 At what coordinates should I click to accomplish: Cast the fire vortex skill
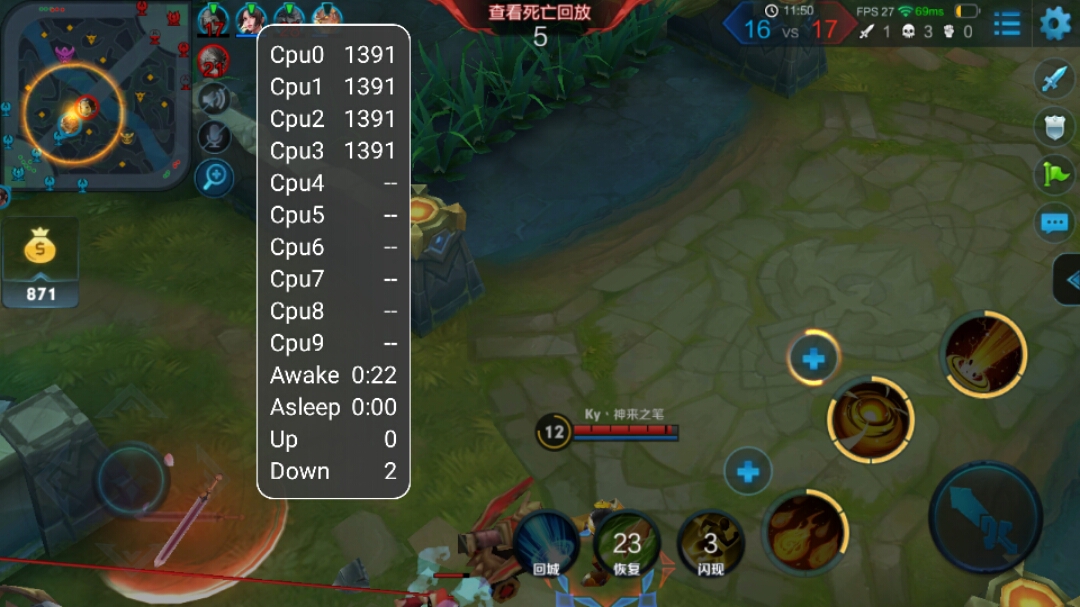point(870,419)
